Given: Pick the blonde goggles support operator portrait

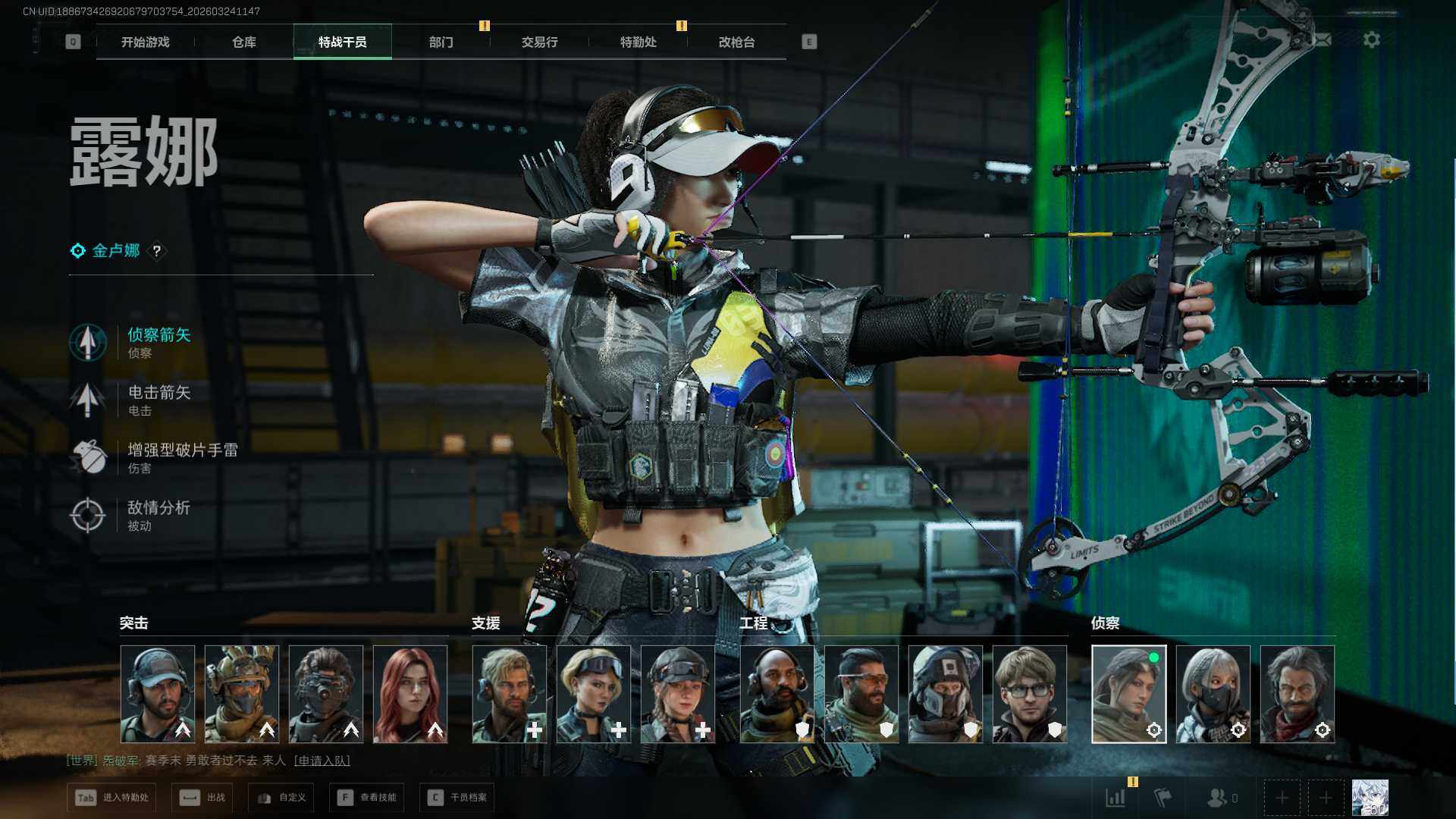Looking at the screenshot, I should (593, 694).
